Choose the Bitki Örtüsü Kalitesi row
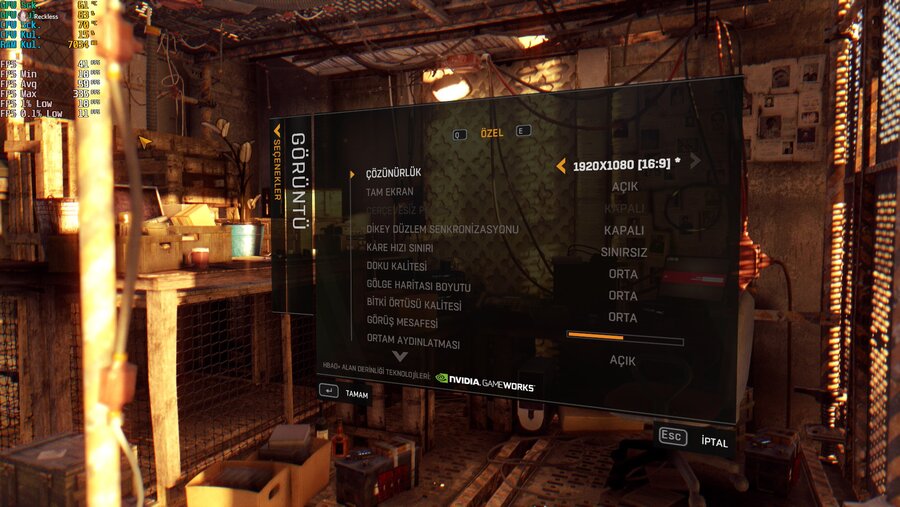Image resolution: width=900 pixels, height=507 pixels. (x=413, y=305)
